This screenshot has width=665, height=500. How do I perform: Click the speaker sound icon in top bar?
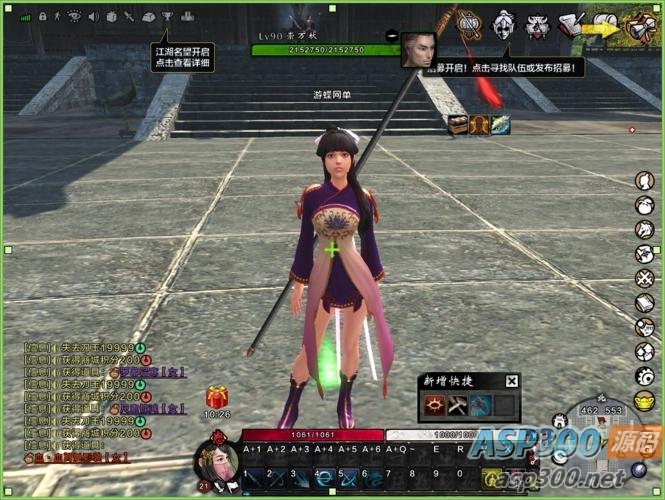(x=92, y=17)
